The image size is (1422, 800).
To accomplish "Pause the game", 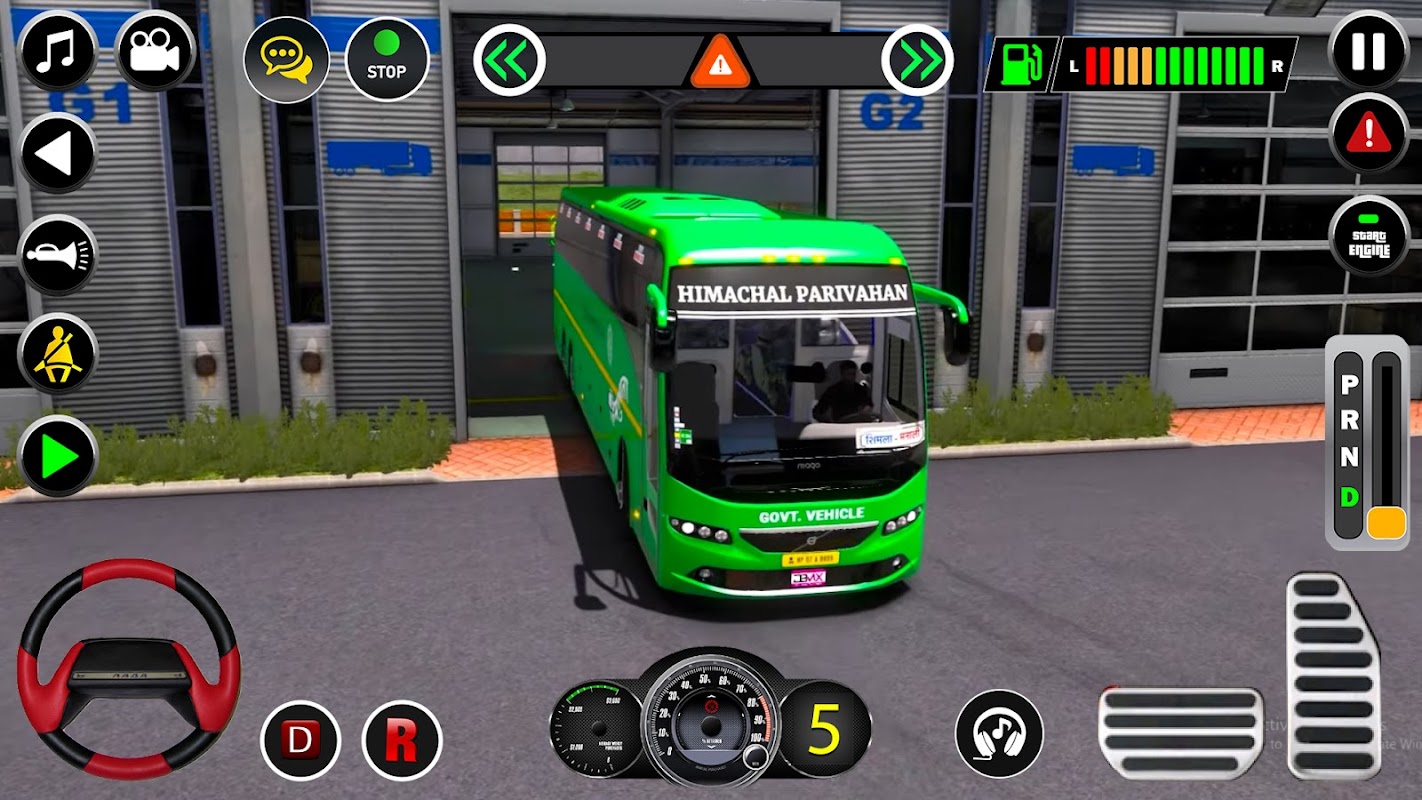I will [x=1369, y=49].
